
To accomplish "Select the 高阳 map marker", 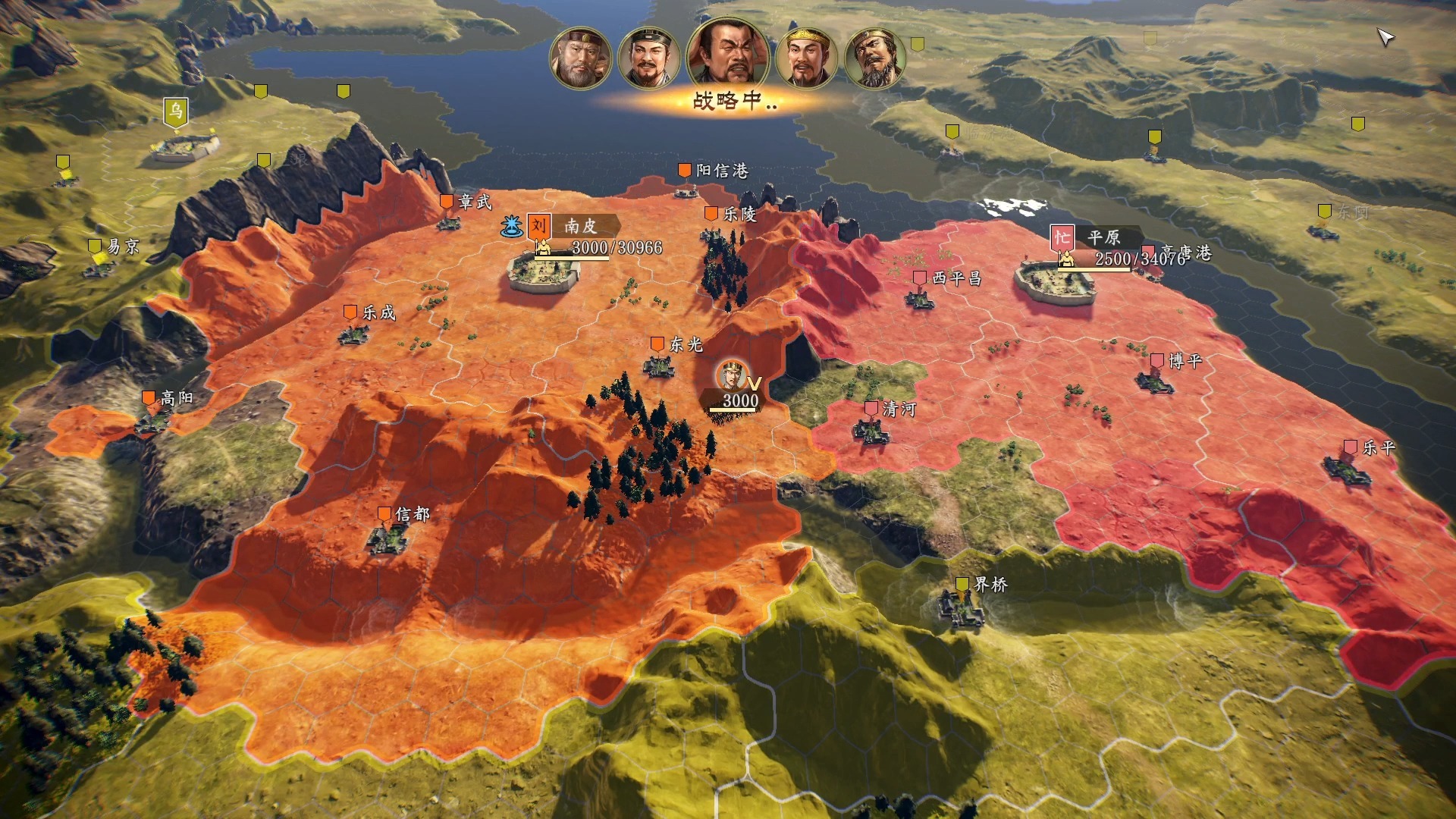I will [149, 398].
